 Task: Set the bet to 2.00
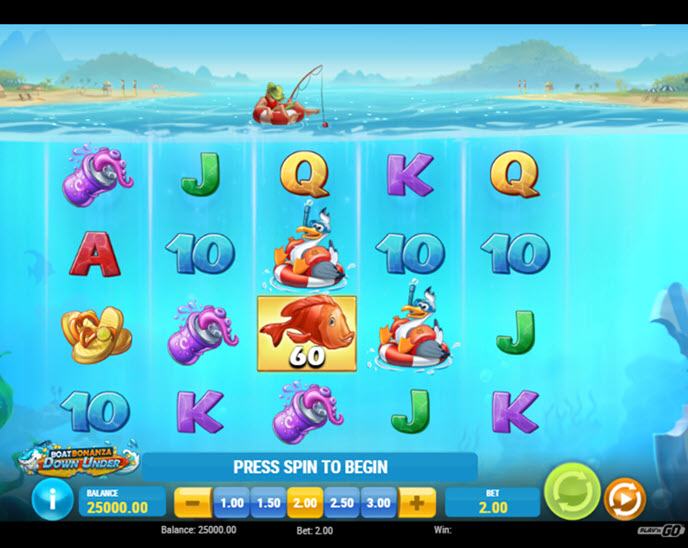coord(305,502)
